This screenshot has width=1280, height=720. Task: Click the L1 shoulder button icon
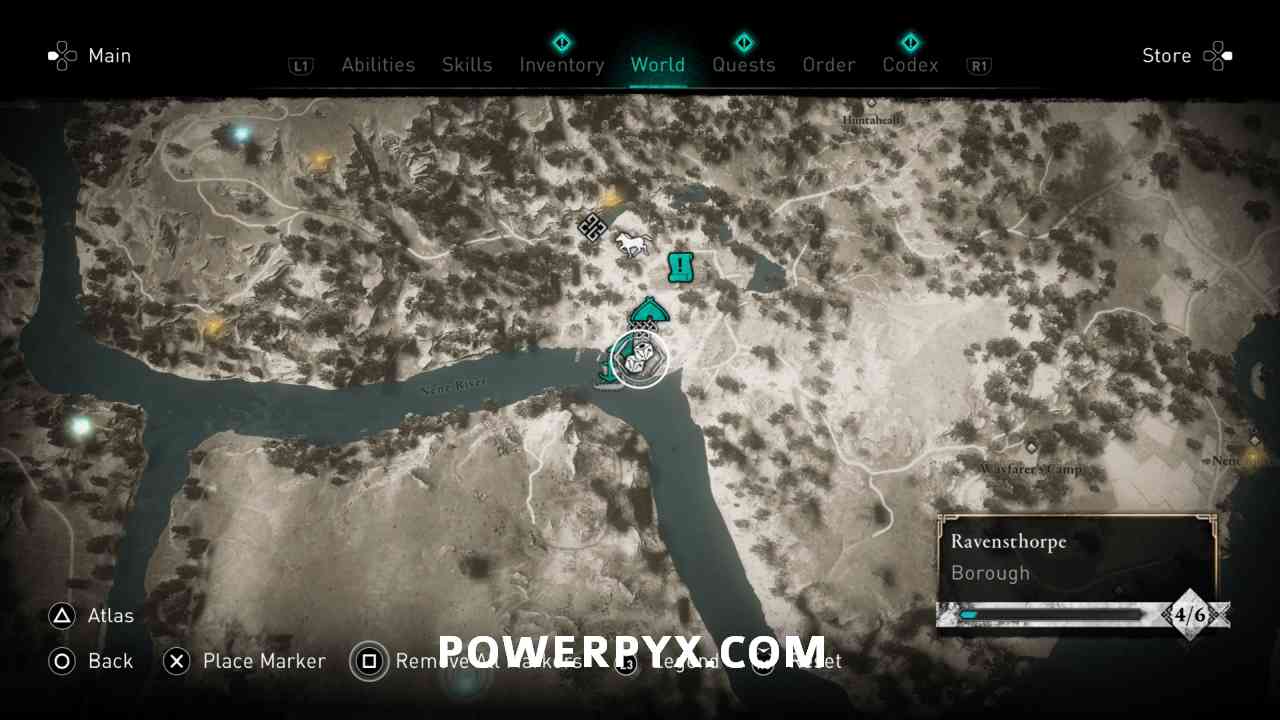(x=301, y=65)
